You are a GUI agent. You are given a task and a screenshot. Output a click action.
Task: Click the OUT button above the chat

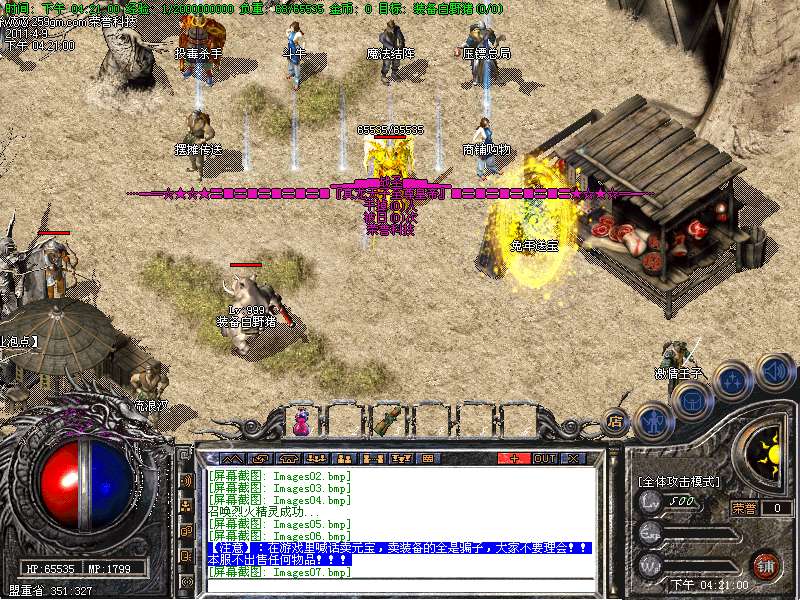545,458
